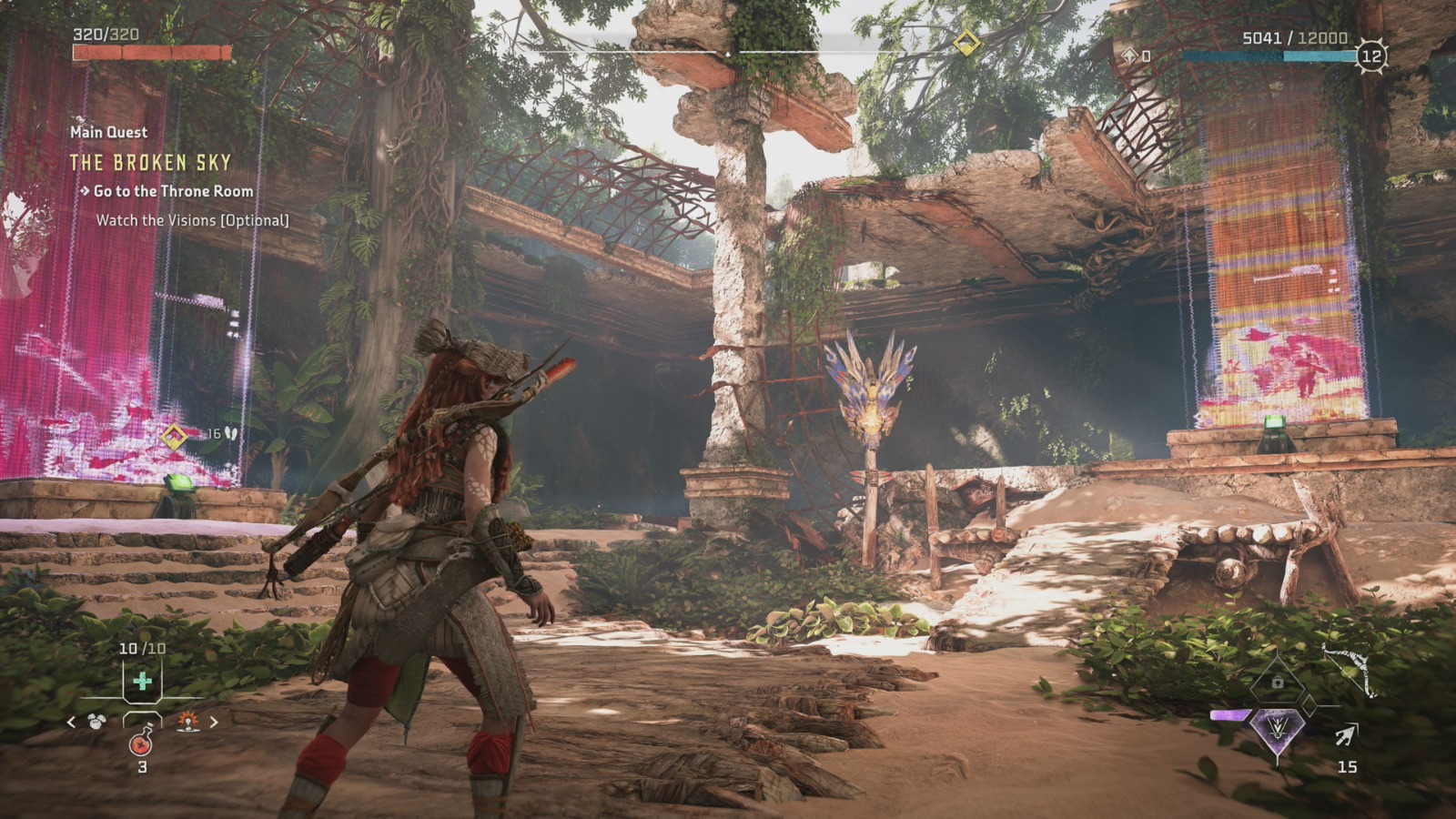
Task: Select the equipped hunter bow icon
Action: point(1349,669)
